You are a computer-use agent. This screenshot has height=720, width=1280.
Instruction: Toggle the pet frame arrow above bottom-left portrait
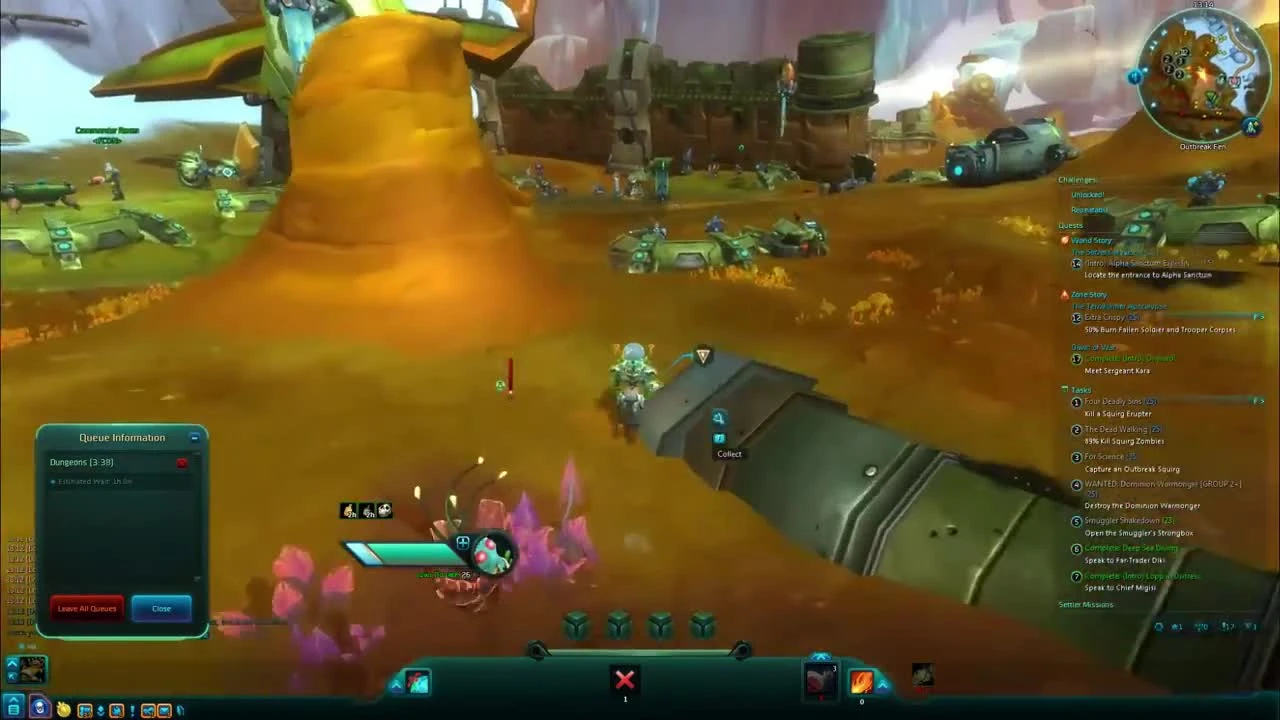pos(13,663)
